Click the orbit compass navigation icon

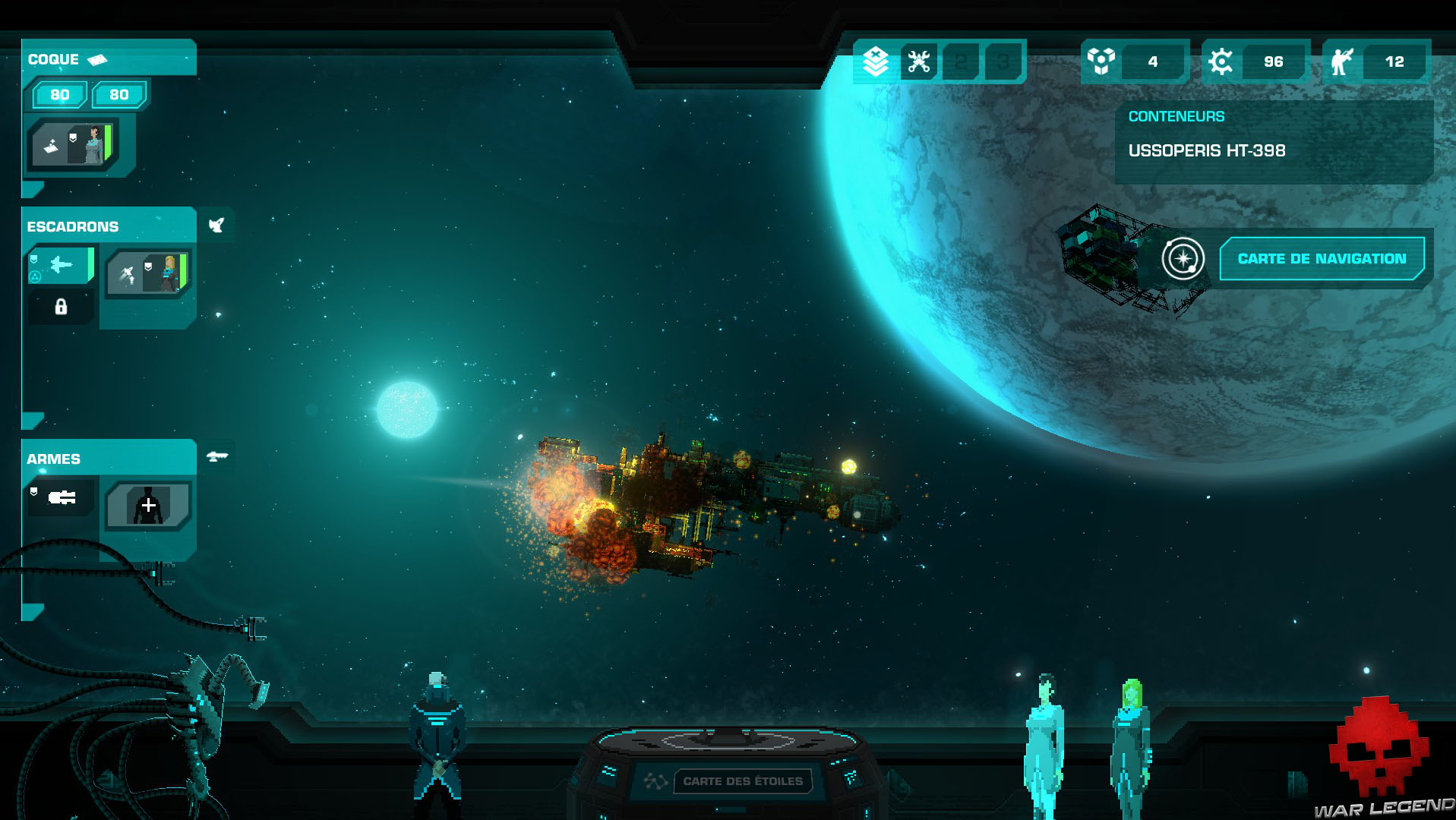point(1183,259)
